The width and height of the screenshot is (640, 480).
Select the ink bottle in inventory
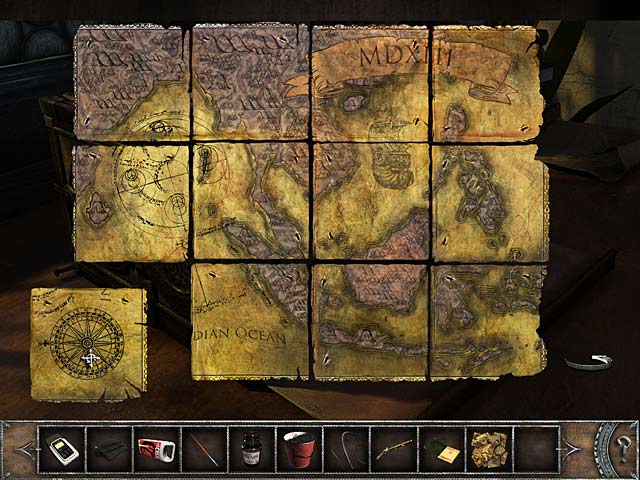(249, 447)
